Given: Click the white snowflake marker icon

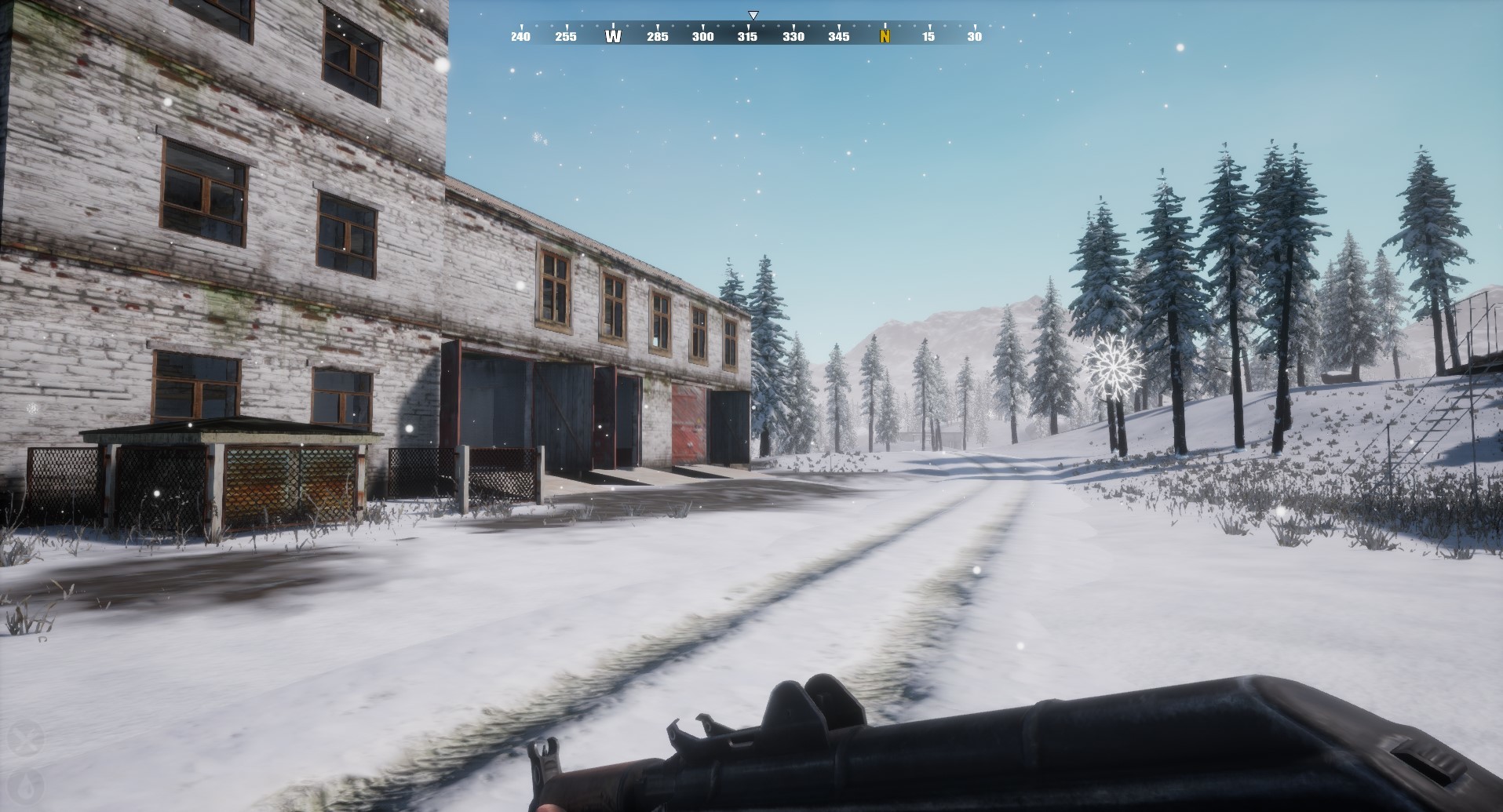Looking at the screenshot, I should click(1113, 363).
